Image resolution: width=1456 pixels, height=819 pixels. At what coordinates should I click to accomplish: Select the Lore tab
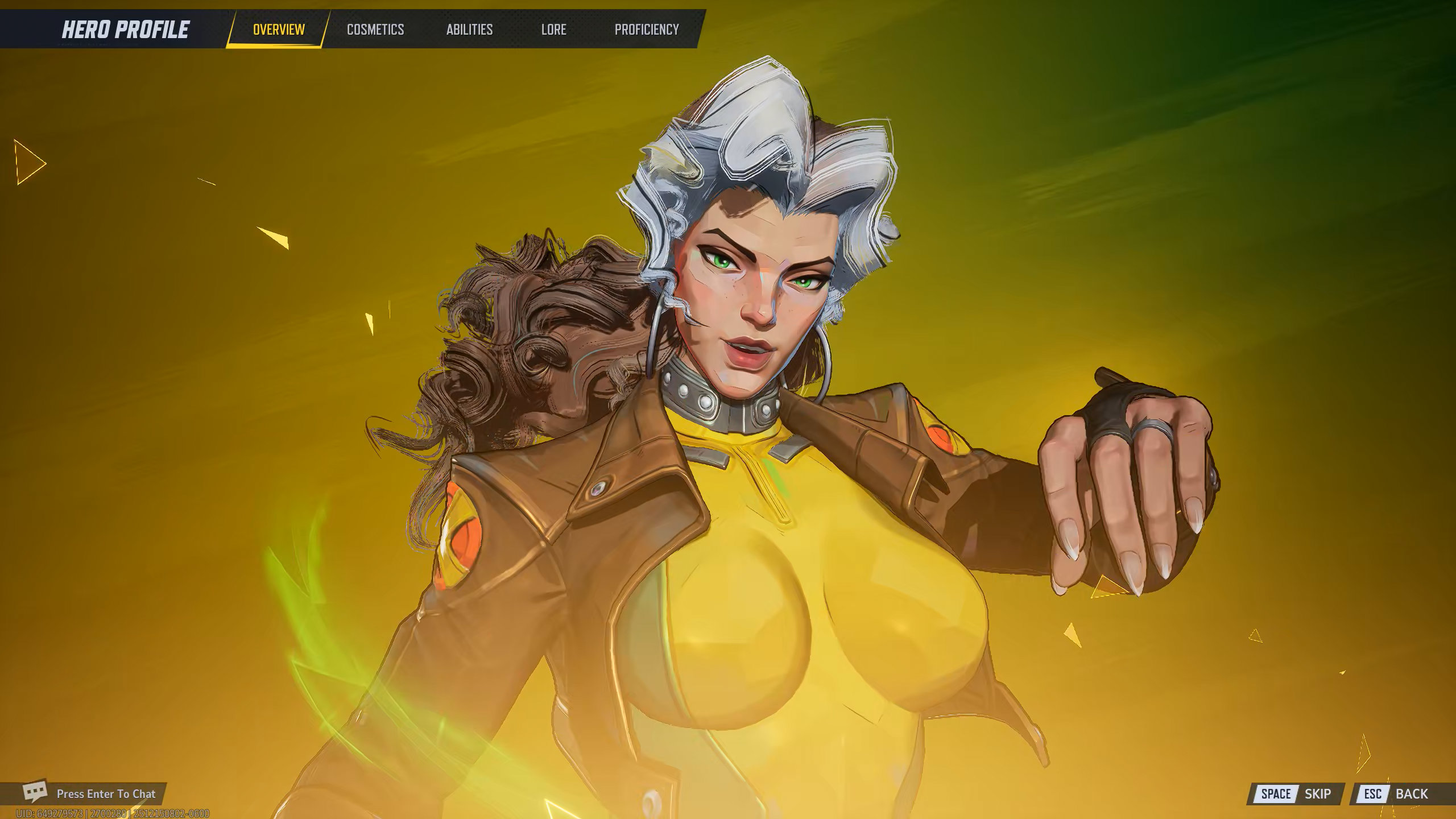click(553, 30)
